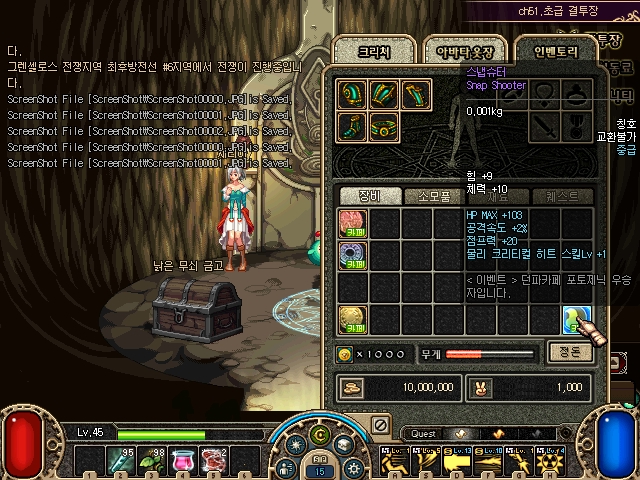Select the equipped green boots slot
The height and width of the screenshot is (480, 640).
[352, 128]
